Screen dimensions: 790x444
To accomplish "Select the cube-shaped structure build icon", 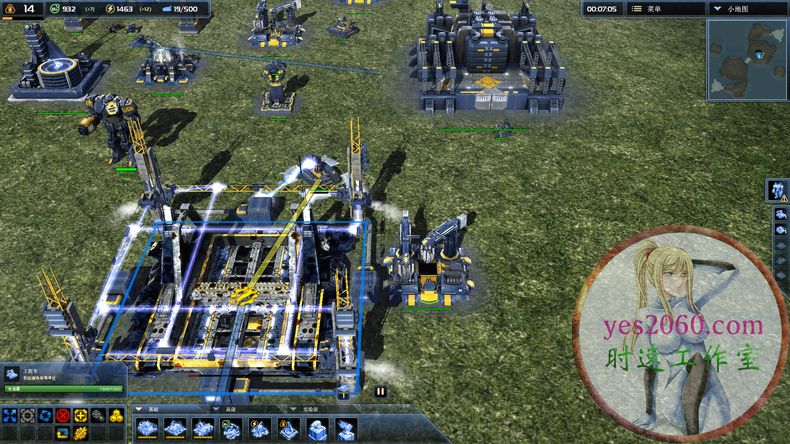I will pos(316,429).
